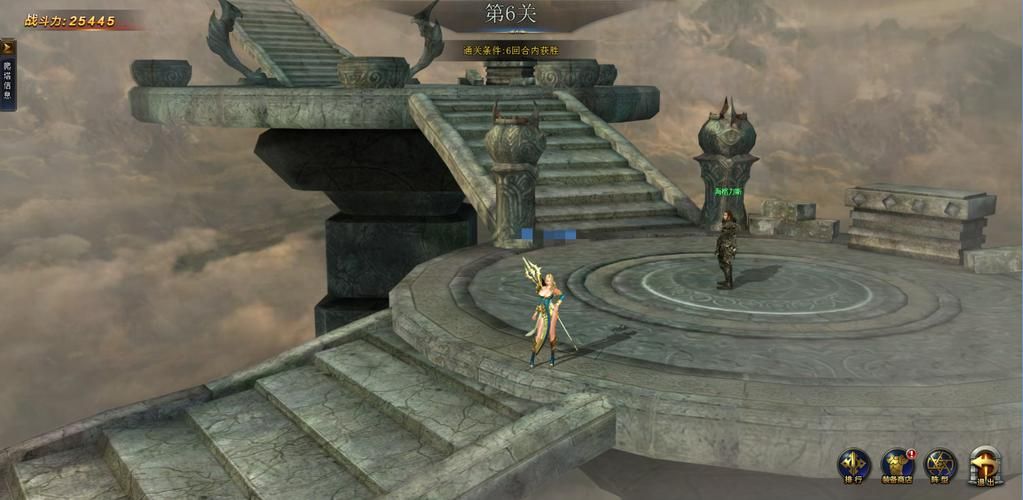Open the 装备商店 equipment shop
The width and height of the screenshot is (1023, 500).
click(896, 465)
